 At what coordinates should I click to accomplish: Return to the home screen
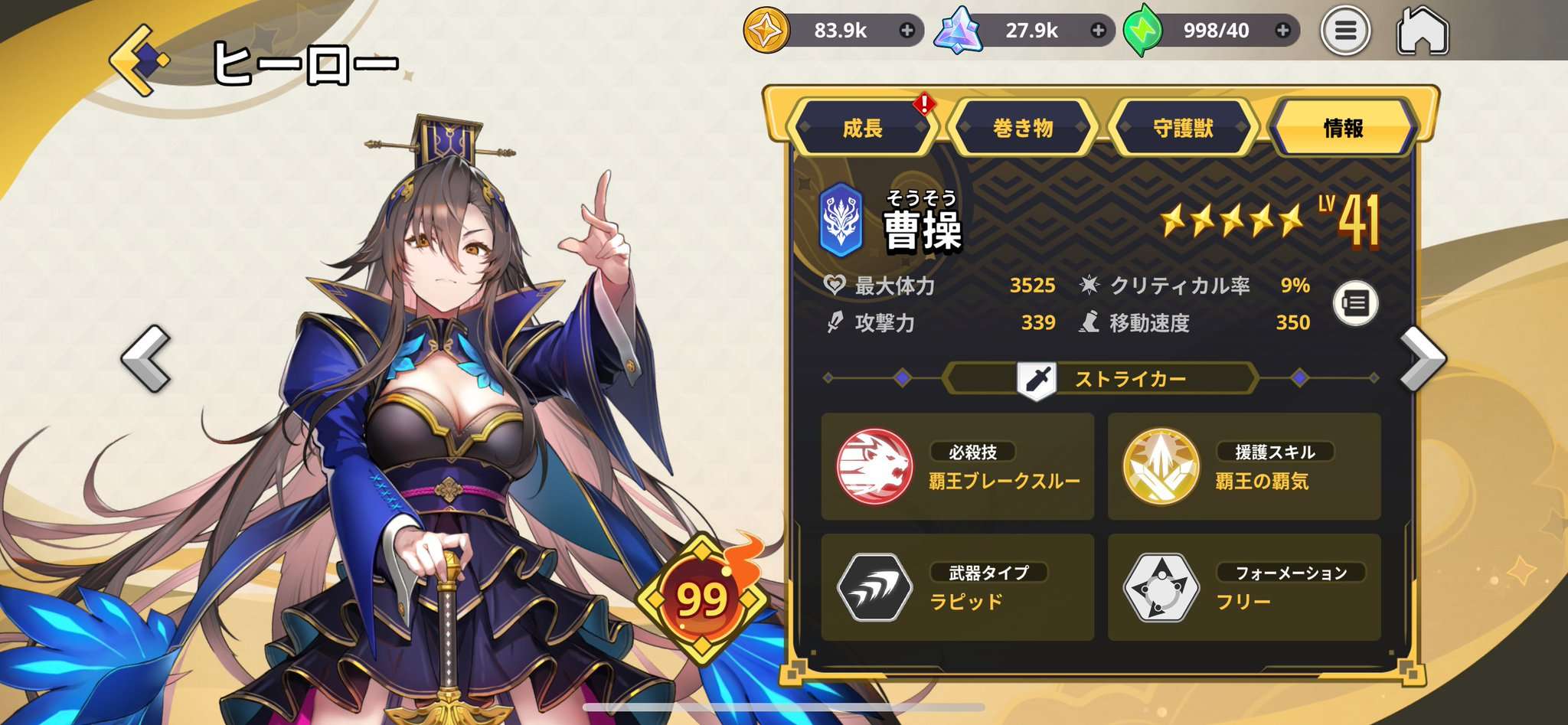click(1423, 31)
